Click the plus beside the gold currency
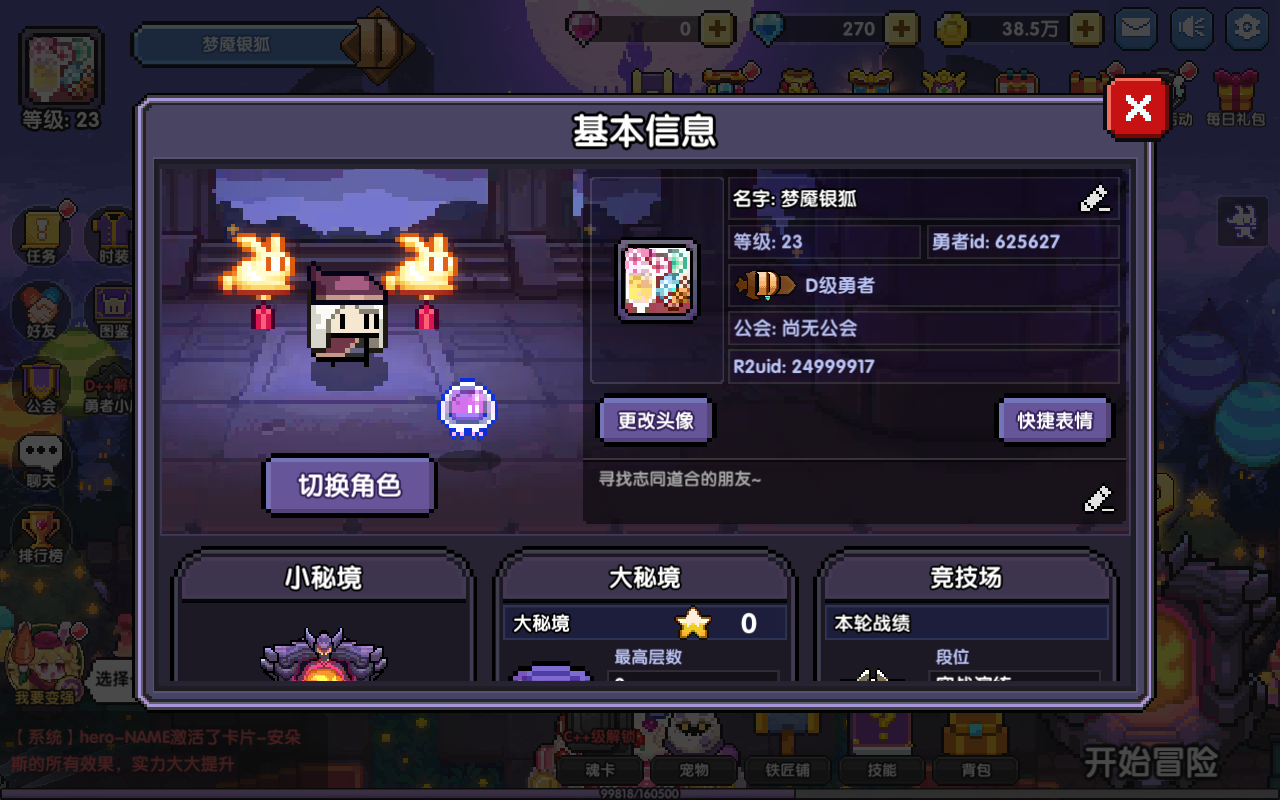 pyautogui.click(x=1082, y=28)
